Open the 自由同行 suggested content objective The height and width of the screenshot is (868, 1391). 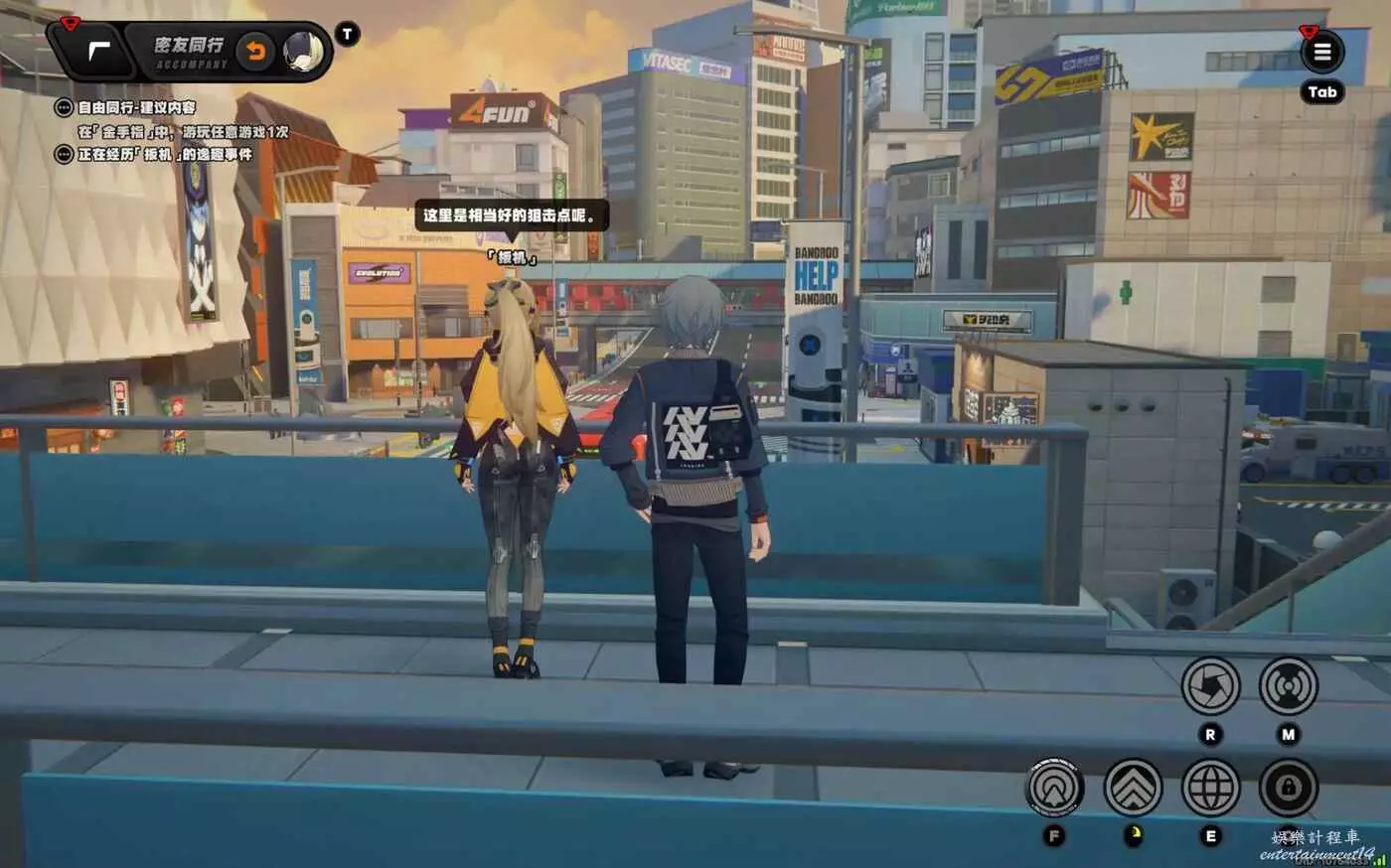click(x=136, y=107)
